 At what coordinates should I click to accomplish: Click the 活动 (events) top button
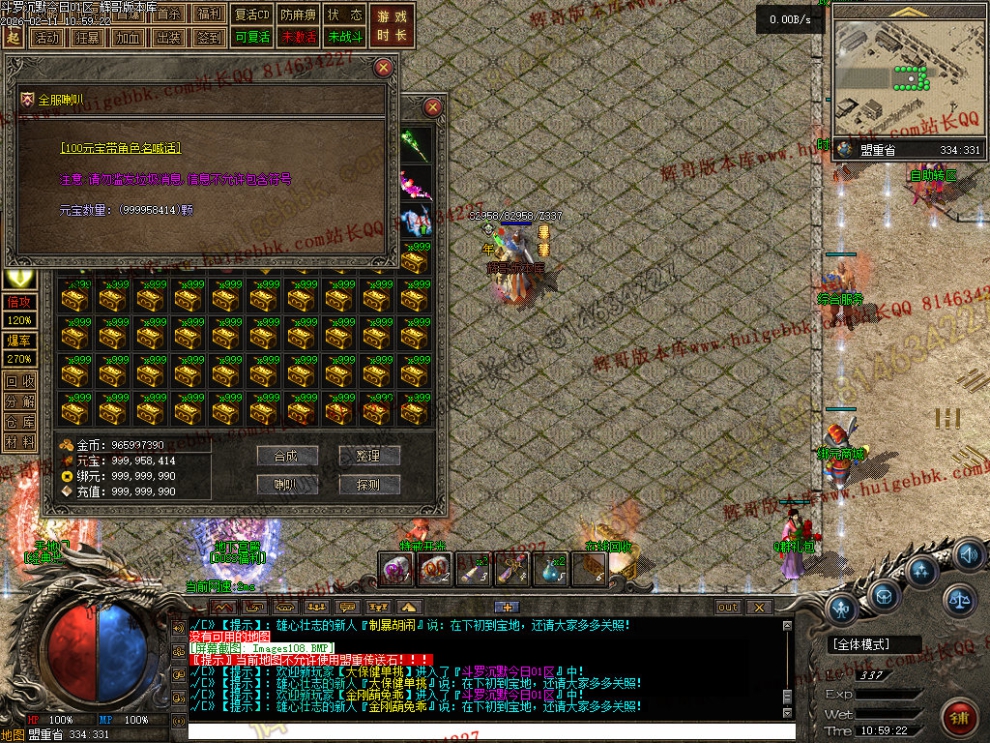tap(46, 38)
